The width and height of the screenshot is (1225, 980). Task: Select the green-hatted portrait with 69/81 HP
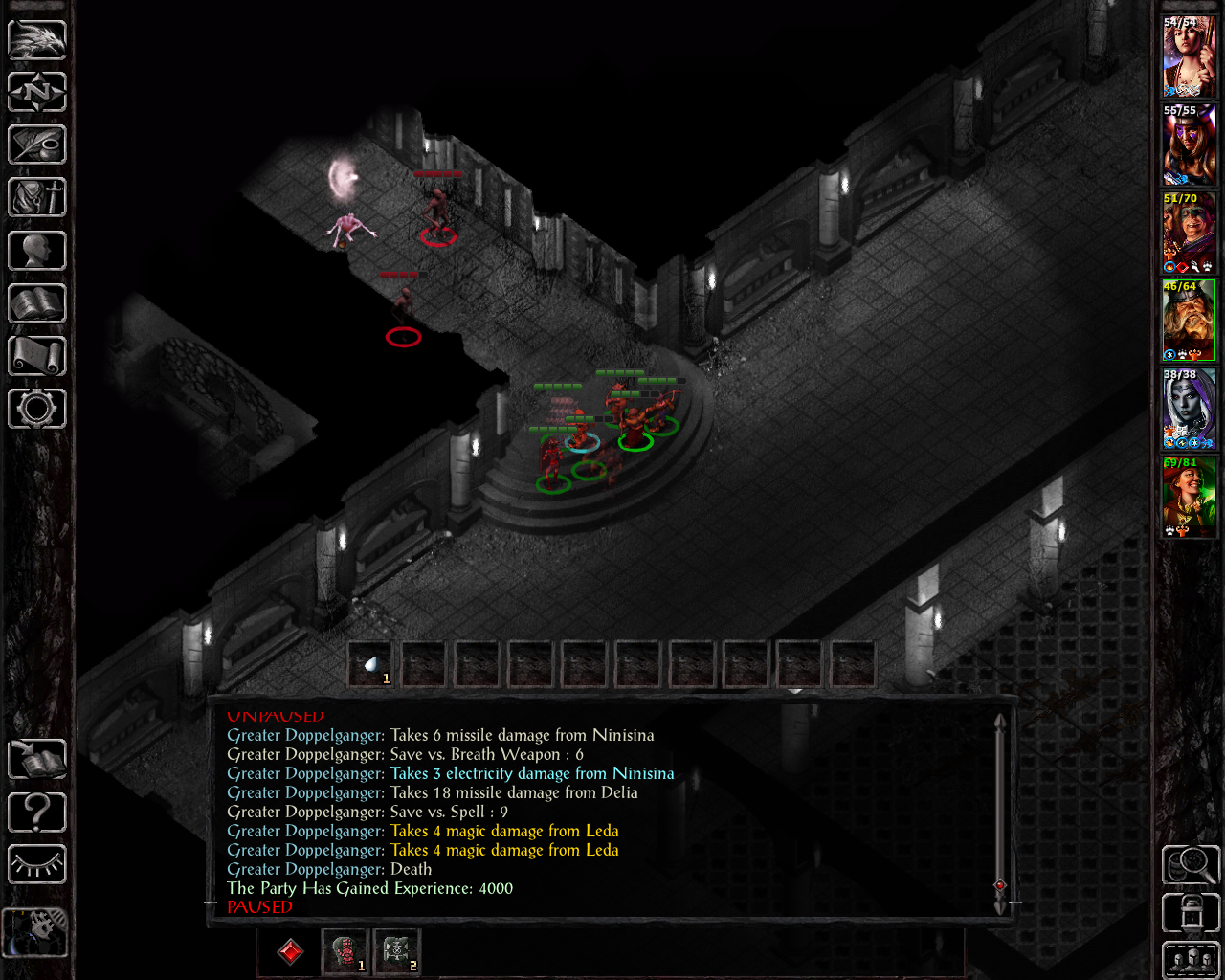tap(1189, 498)
